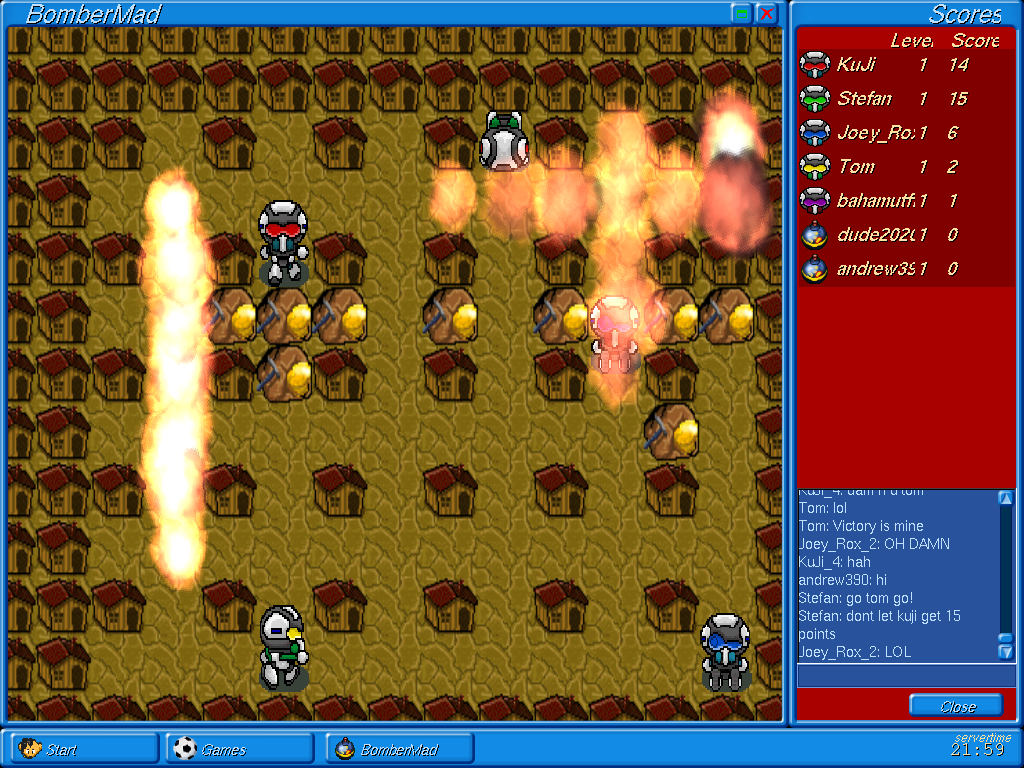1024x768 pixels.
Task: Click the chat scroll up arrow
Action: (x=1006, y=497)
